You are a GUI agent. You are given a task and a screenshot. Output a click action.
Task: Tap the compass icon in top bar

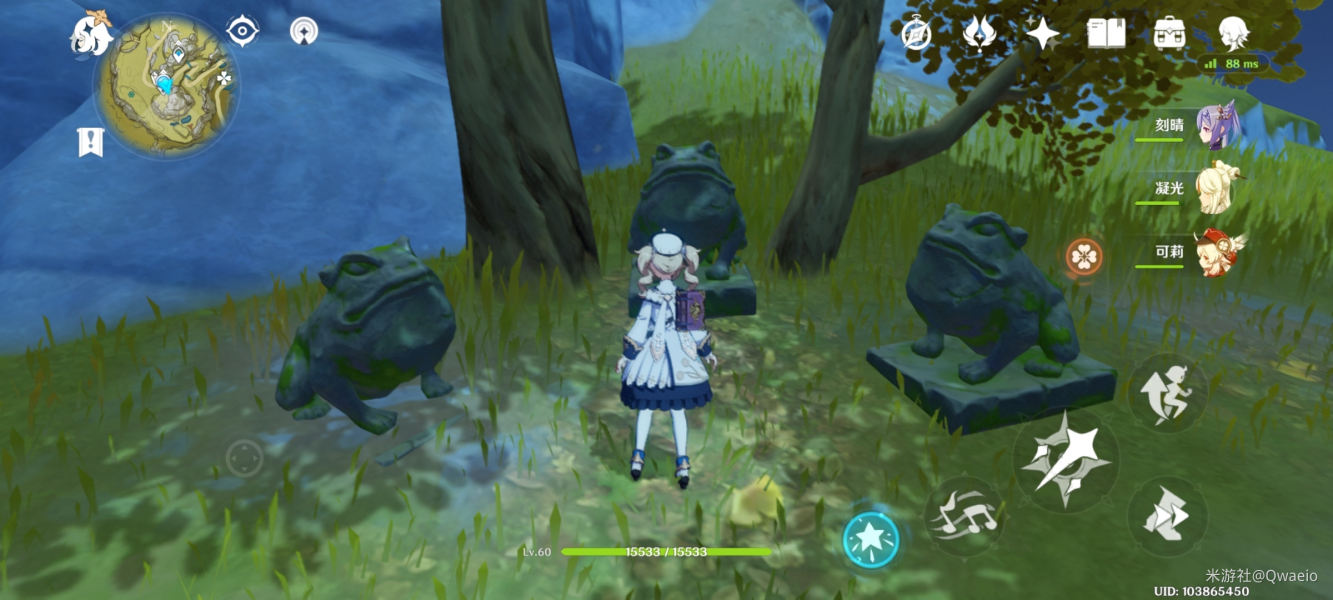916,34
